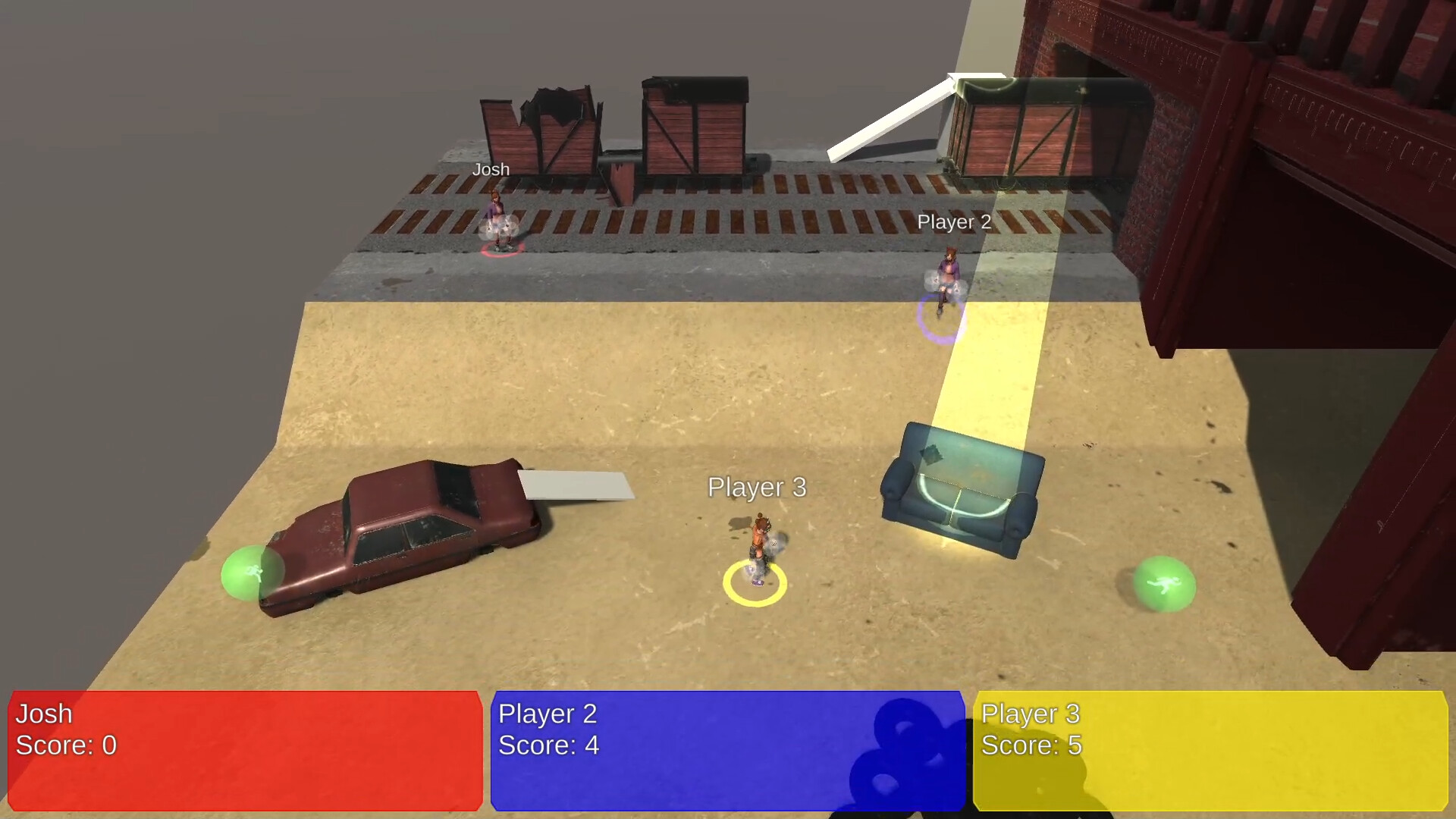Image resolution: width=1456 pixels, height=819 pixels.
Task: Toggle the yellow ring under Player 3
Action: (x=755, y=584)
